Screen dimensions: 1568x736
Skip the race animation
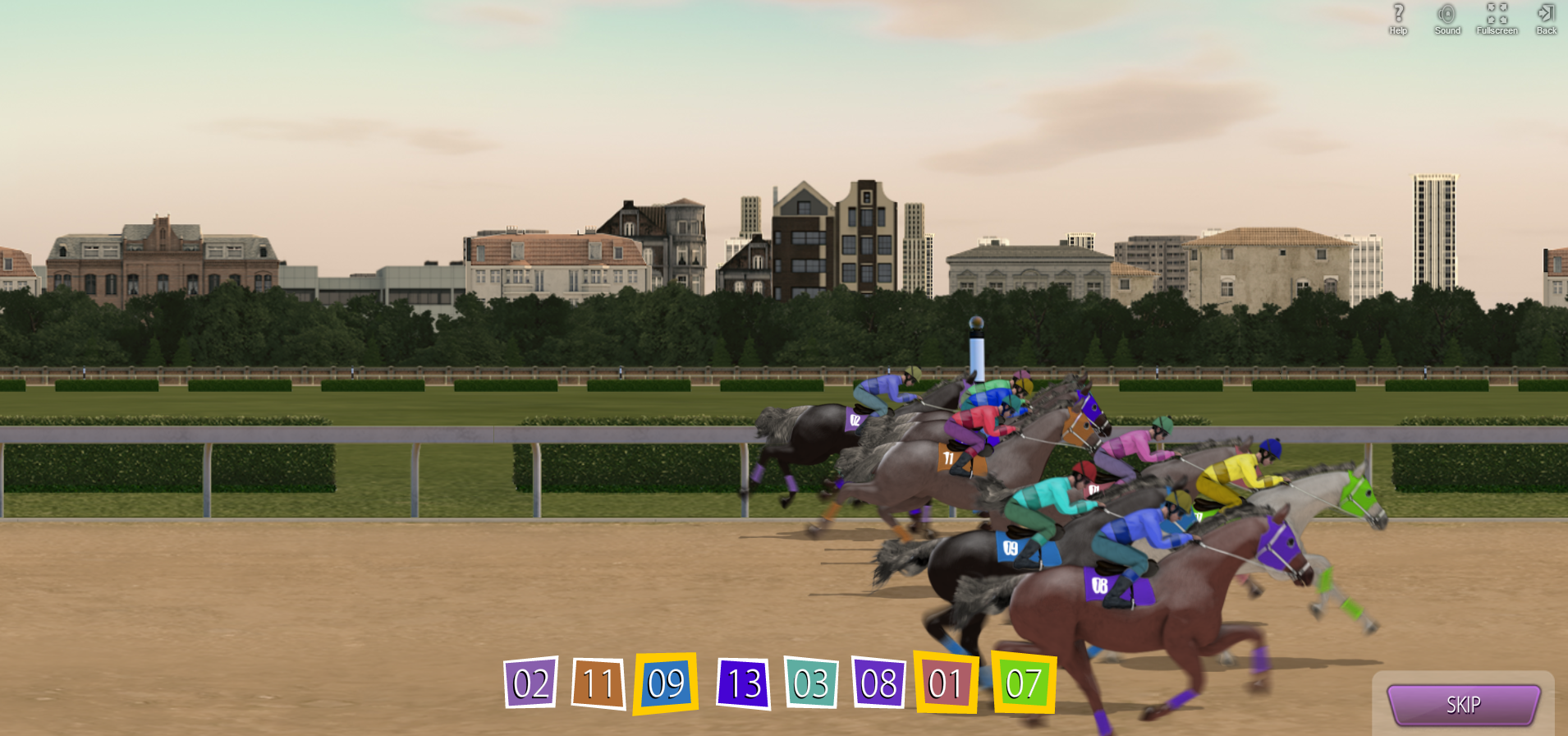click(1463, 705)
